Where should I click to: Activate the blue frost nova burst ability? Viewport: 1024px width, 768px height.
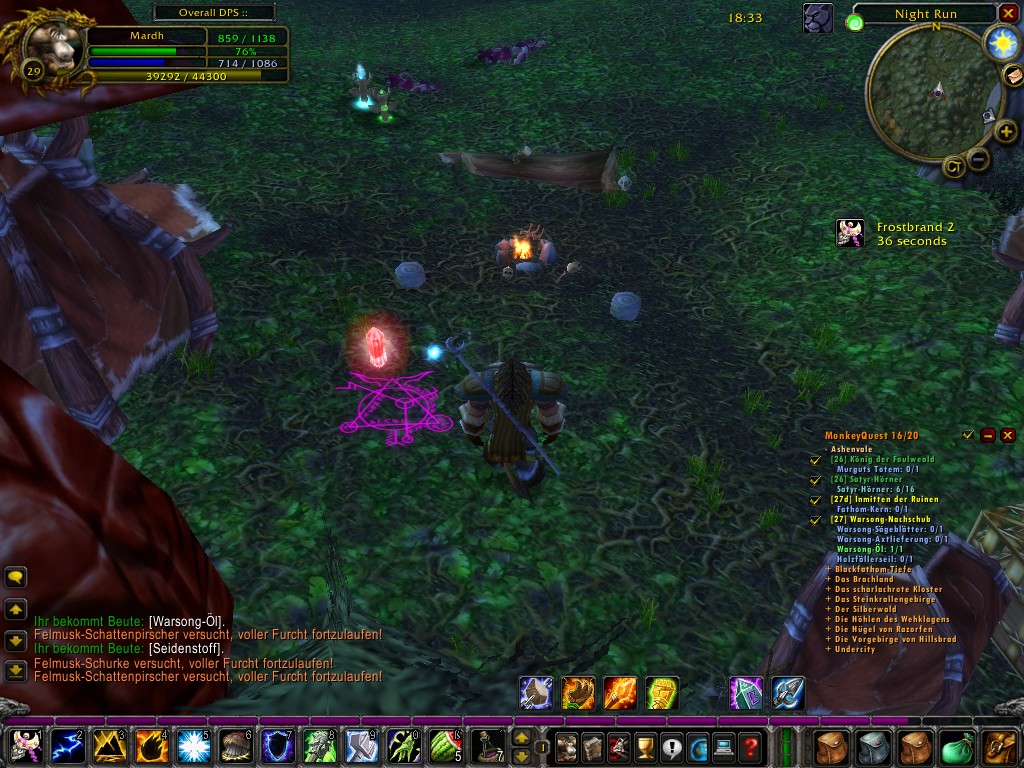pos(192,746)
